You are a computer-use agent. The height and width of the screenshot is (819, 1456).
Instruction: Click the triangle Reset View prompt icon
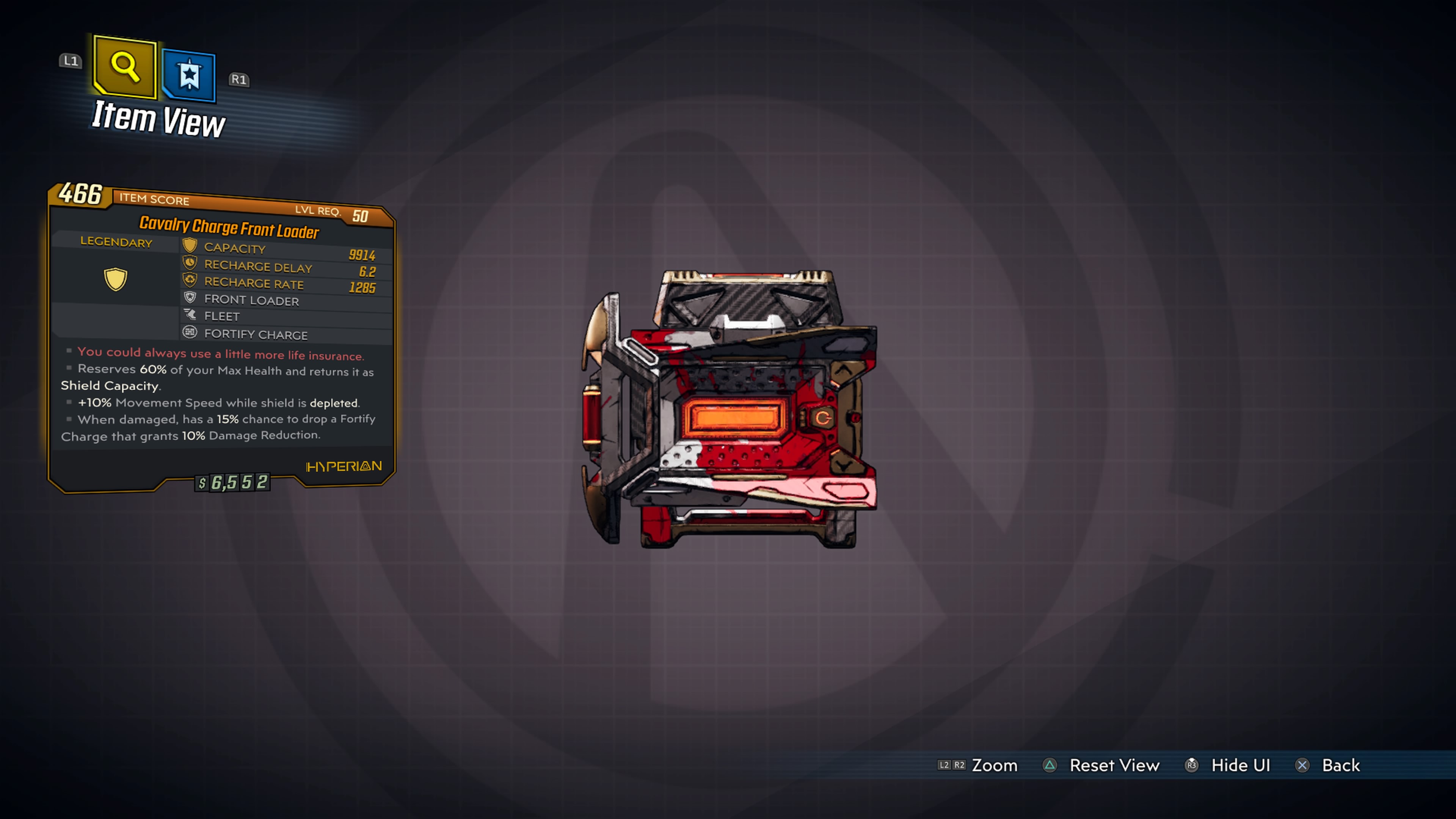coord(1050,765)
